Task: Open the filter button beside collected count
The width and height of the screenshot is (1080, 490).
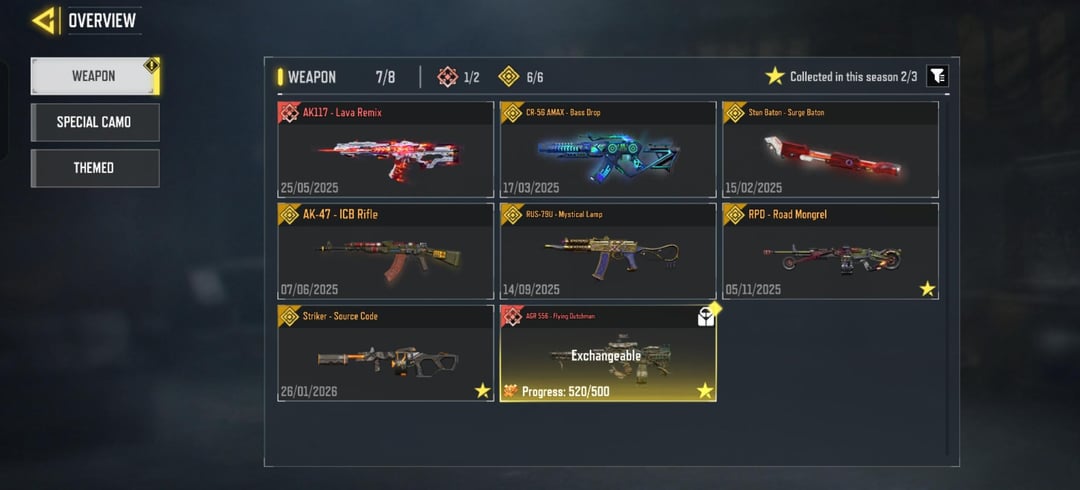Action: click(x=937, y=76)
